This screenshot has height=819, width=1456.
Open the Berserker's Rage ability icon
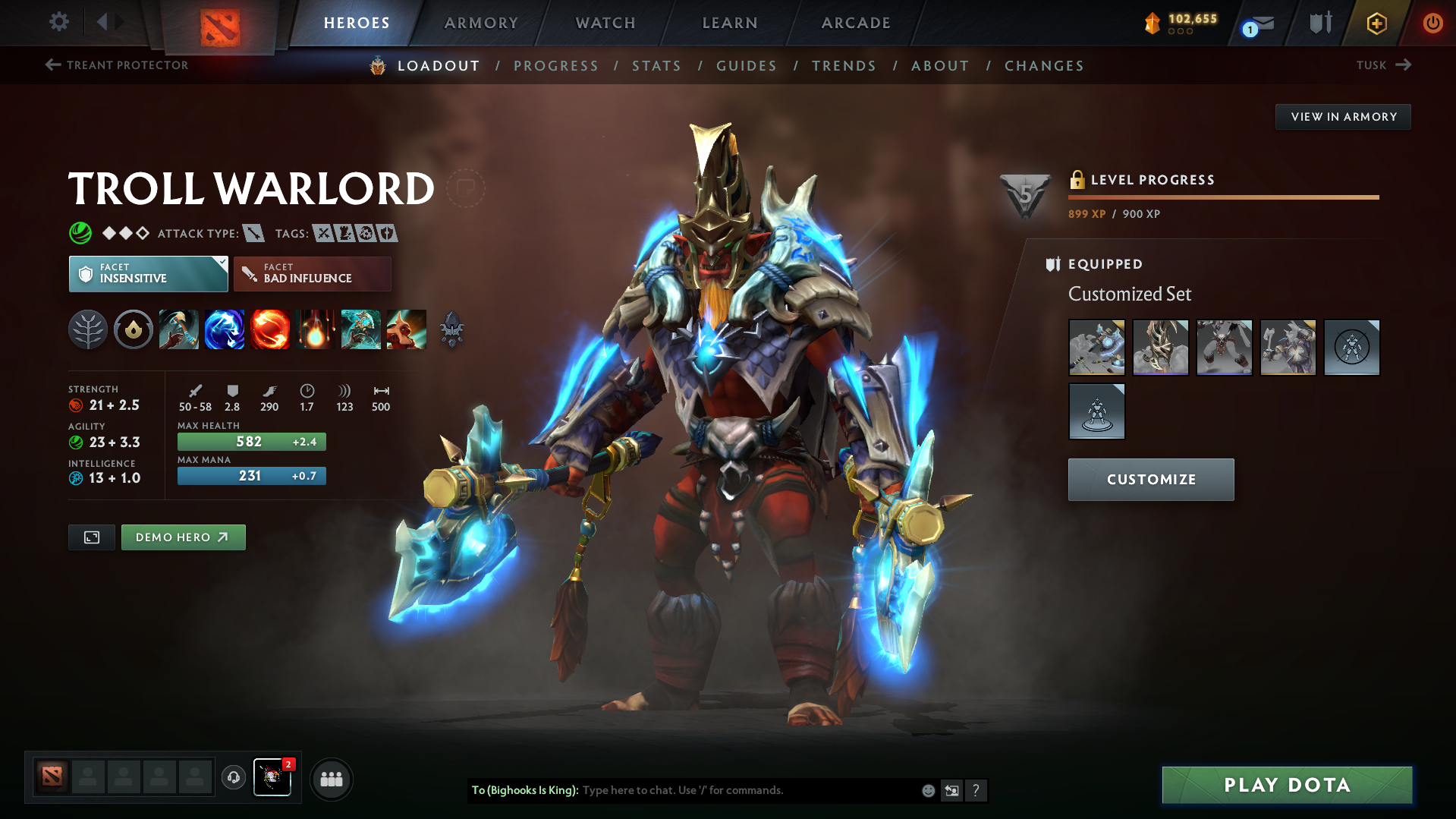click(x=179, y=329)
